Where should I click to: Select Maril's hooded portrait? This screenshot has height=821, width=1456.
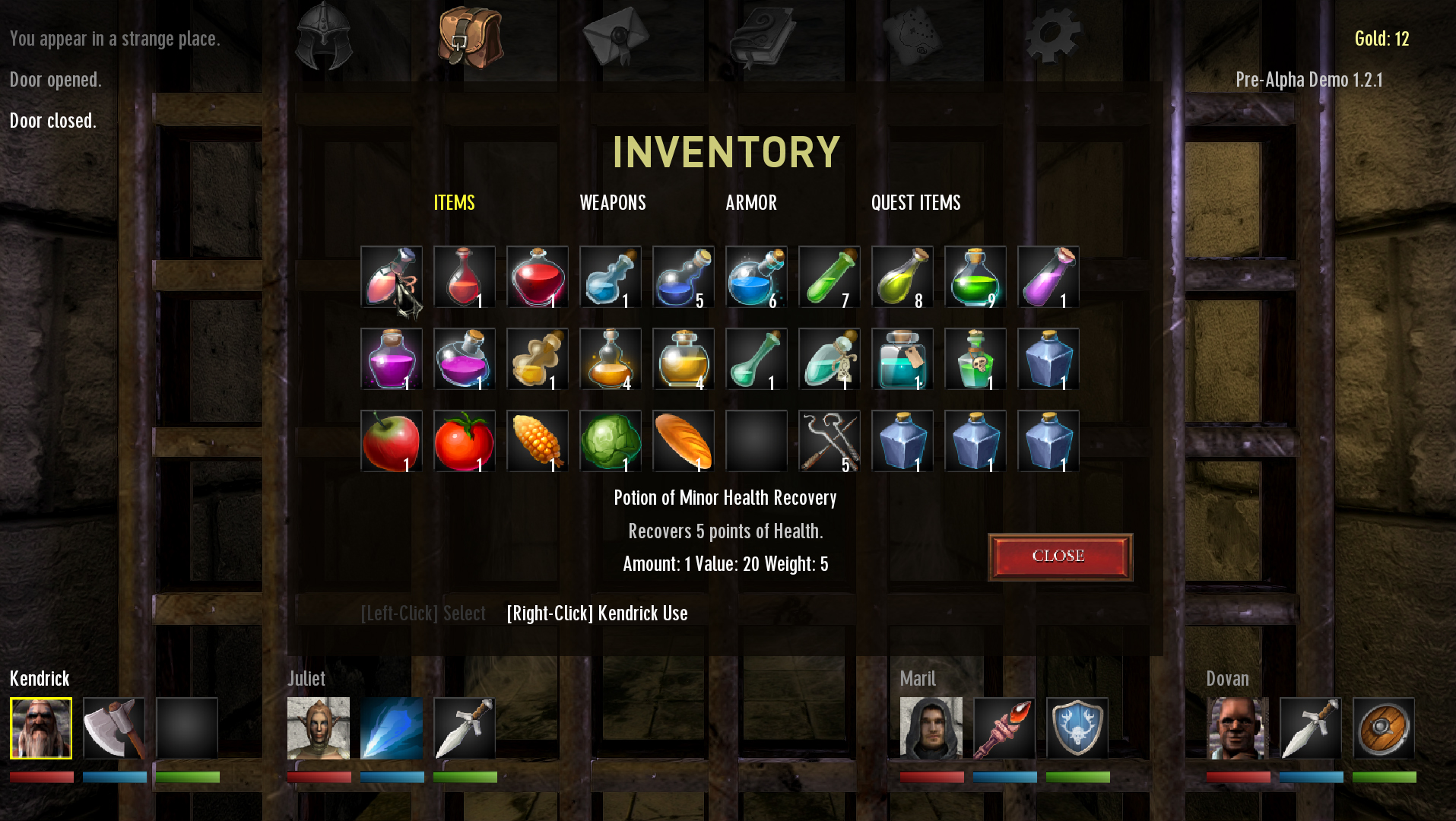coord(931,728)
